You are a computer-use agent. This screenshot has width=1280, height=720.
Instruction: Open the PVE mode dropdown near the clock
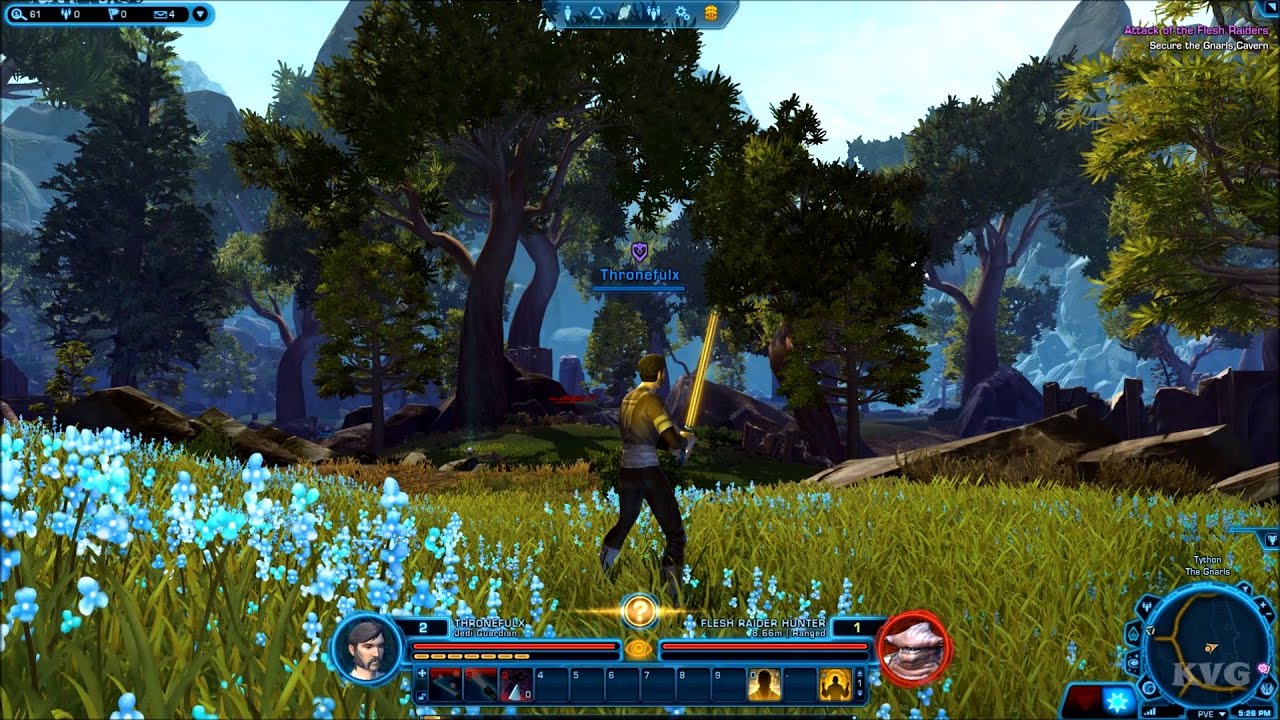tap(1215, 712)
